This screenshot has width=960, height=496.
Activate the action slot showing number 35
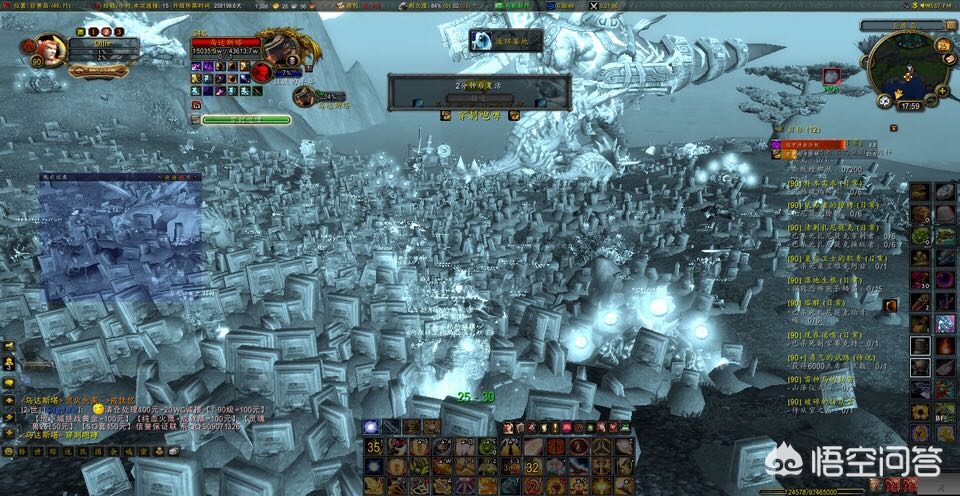[373, 448]
